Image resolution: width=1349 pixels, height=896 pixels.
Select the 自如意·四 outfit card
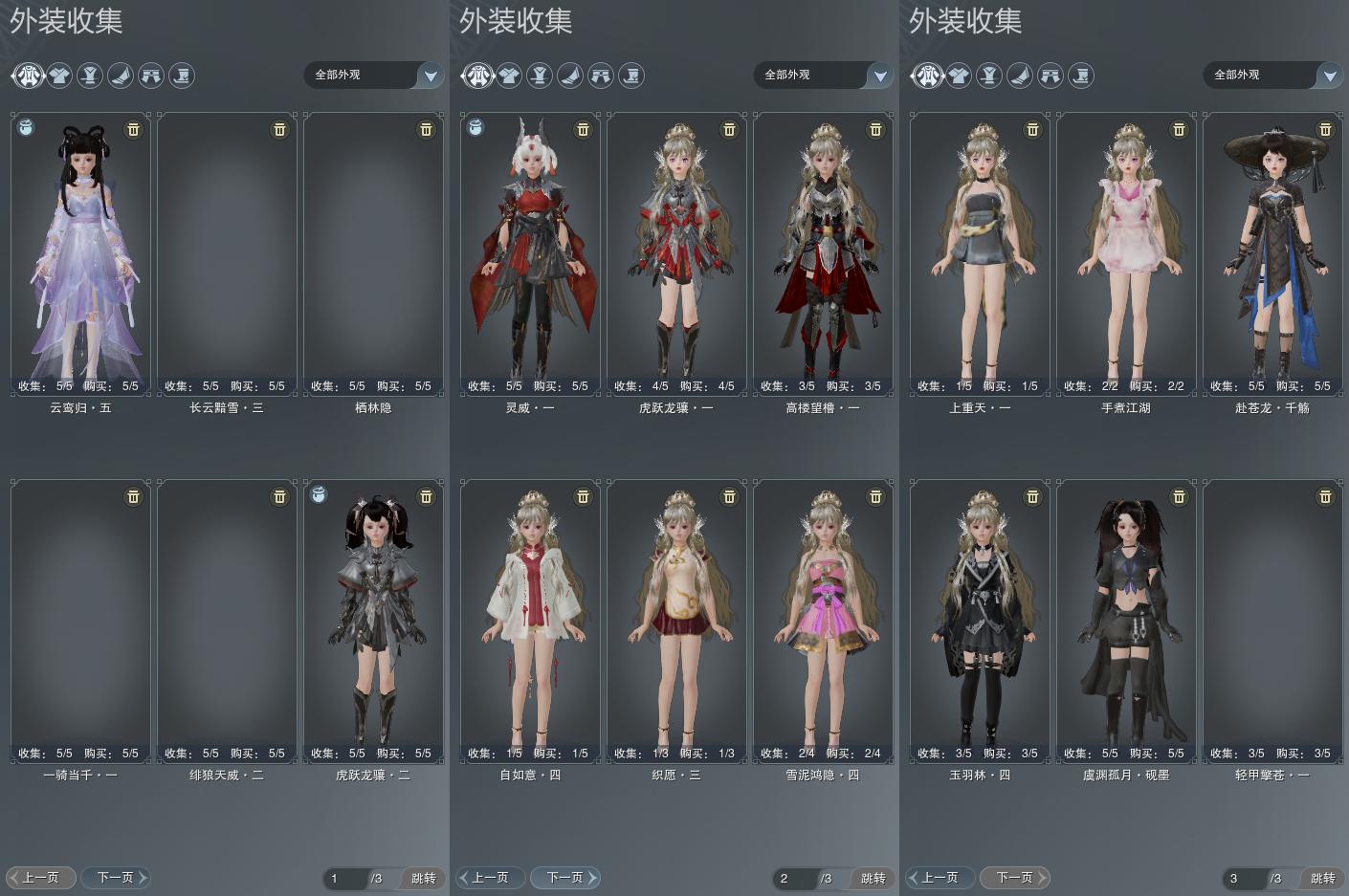[530, 621]
